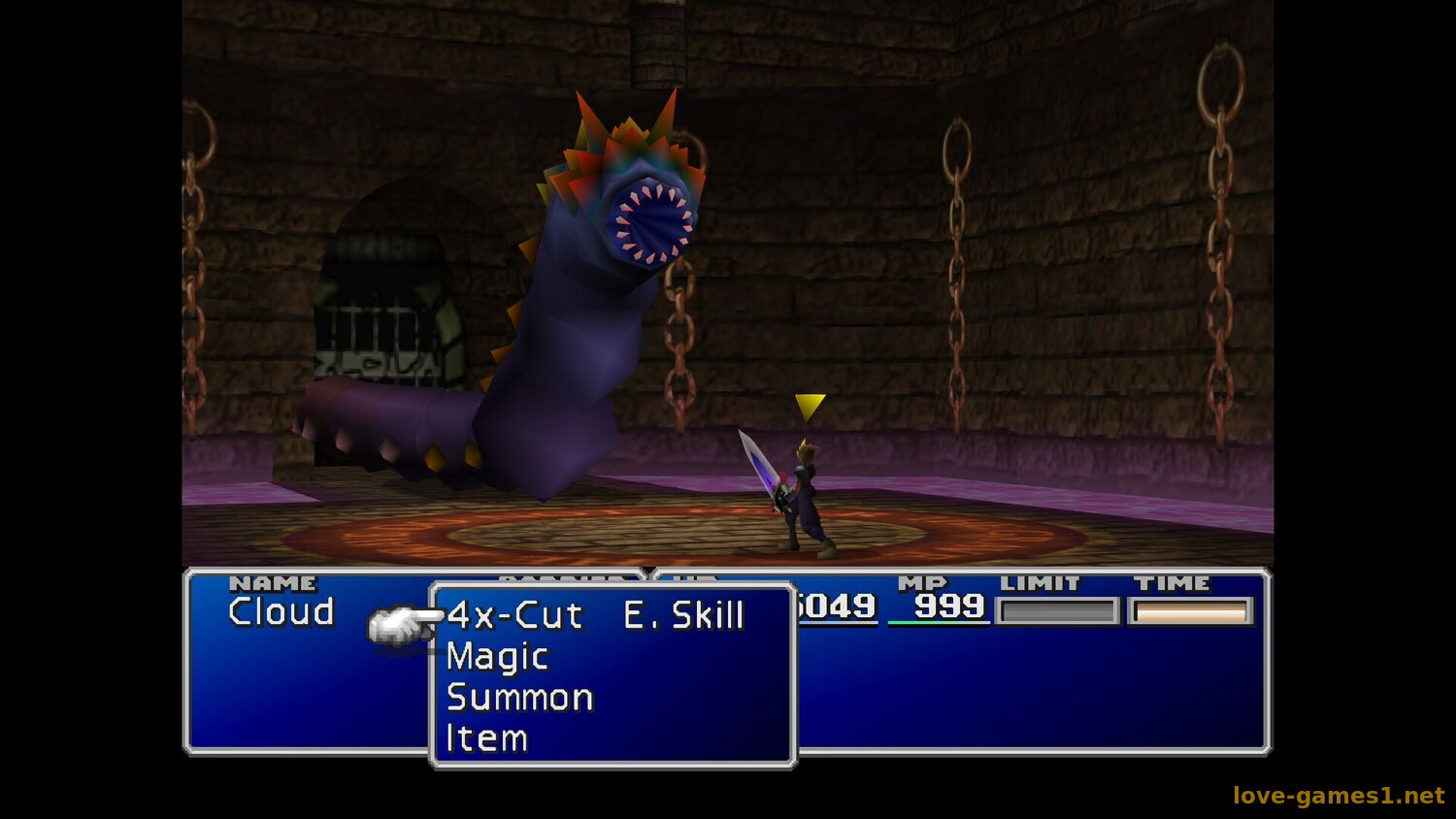Select Cloud in the party name list
The height and width of the screenshot is (819, 1456).
(x=281, y=612)
